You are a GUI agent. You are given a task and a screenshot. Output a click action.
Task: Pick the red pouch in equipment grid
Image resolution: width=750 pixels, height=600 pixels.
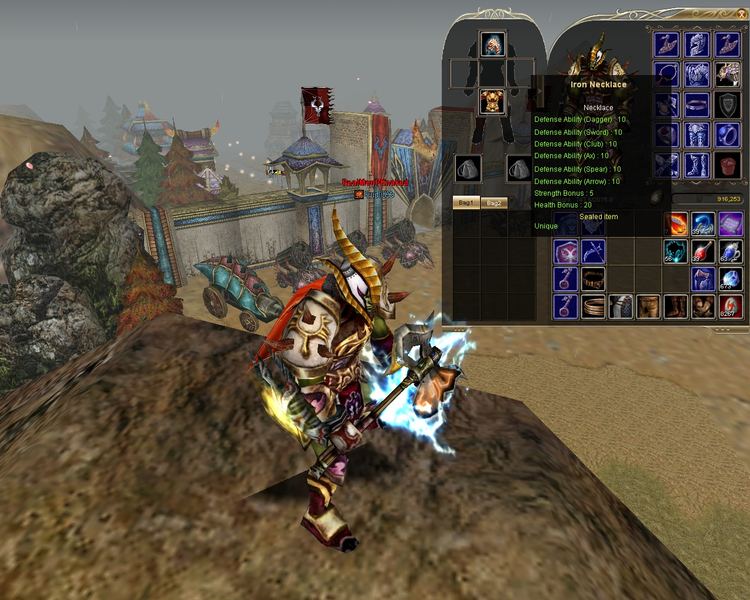pyautogui.click(x=729, y=165)
